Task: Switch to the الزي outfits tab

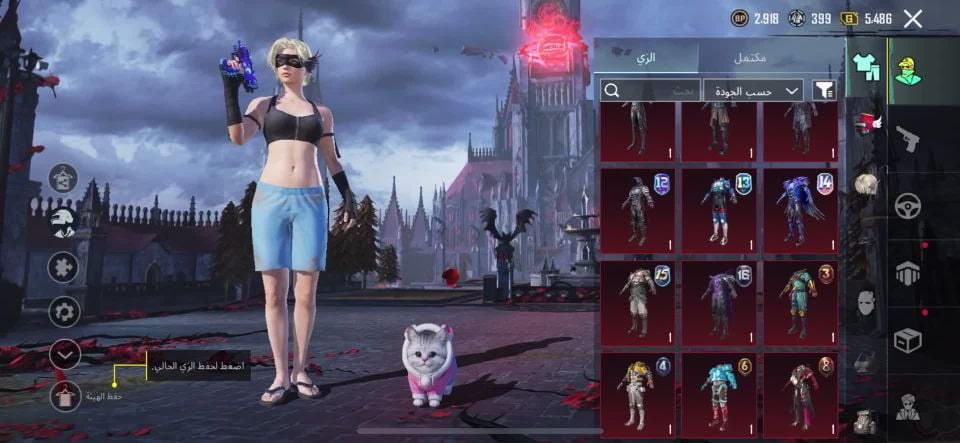Action: click(x=646, y=58)
